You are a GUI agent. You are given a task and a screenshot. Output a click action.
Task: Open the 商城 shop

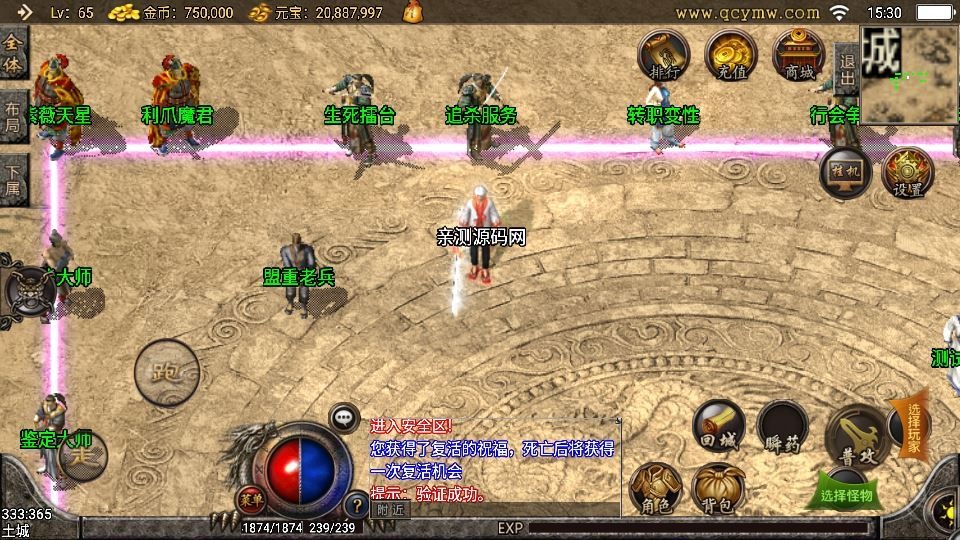(x=799, y=53)
